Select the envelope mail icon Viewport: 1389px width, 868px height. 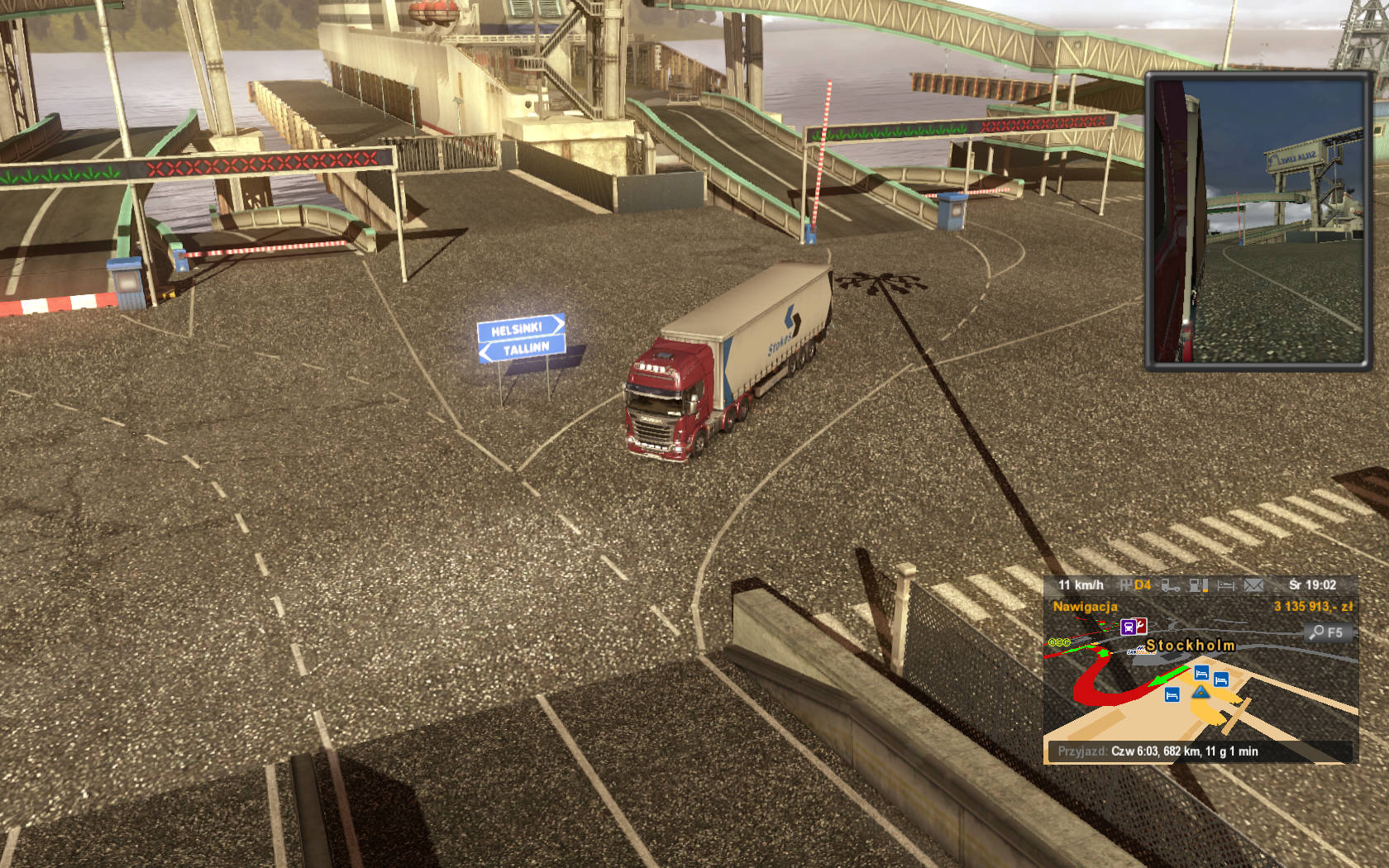(x=1253, y=585)
